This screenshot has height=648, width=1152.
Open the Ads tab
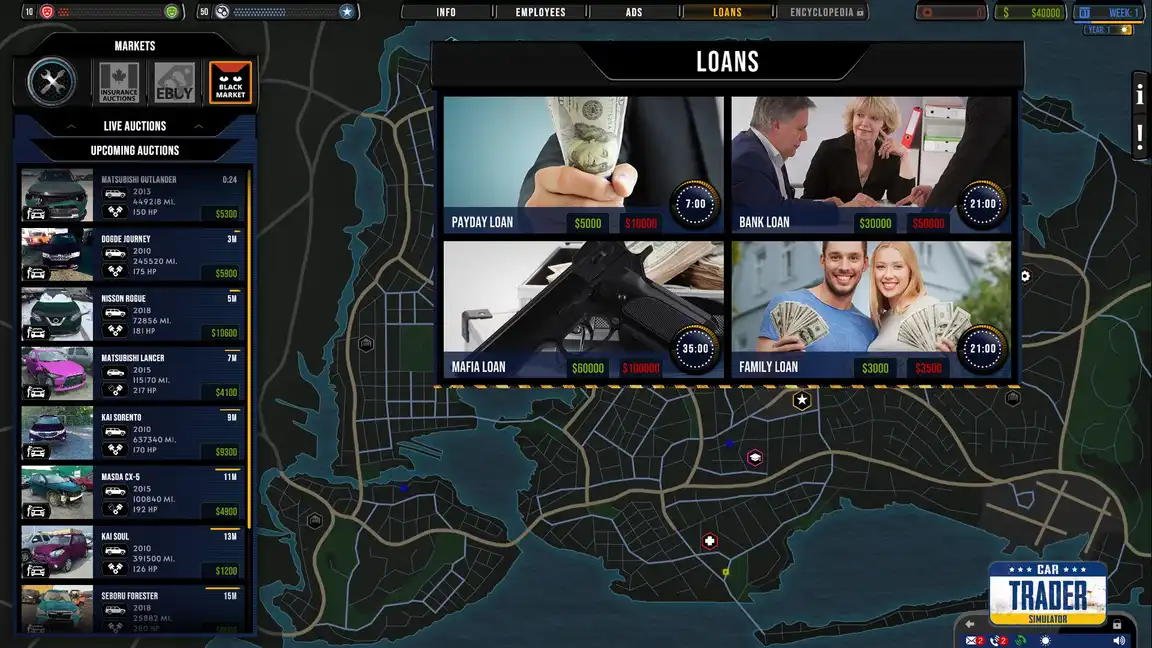click(634, 12)
